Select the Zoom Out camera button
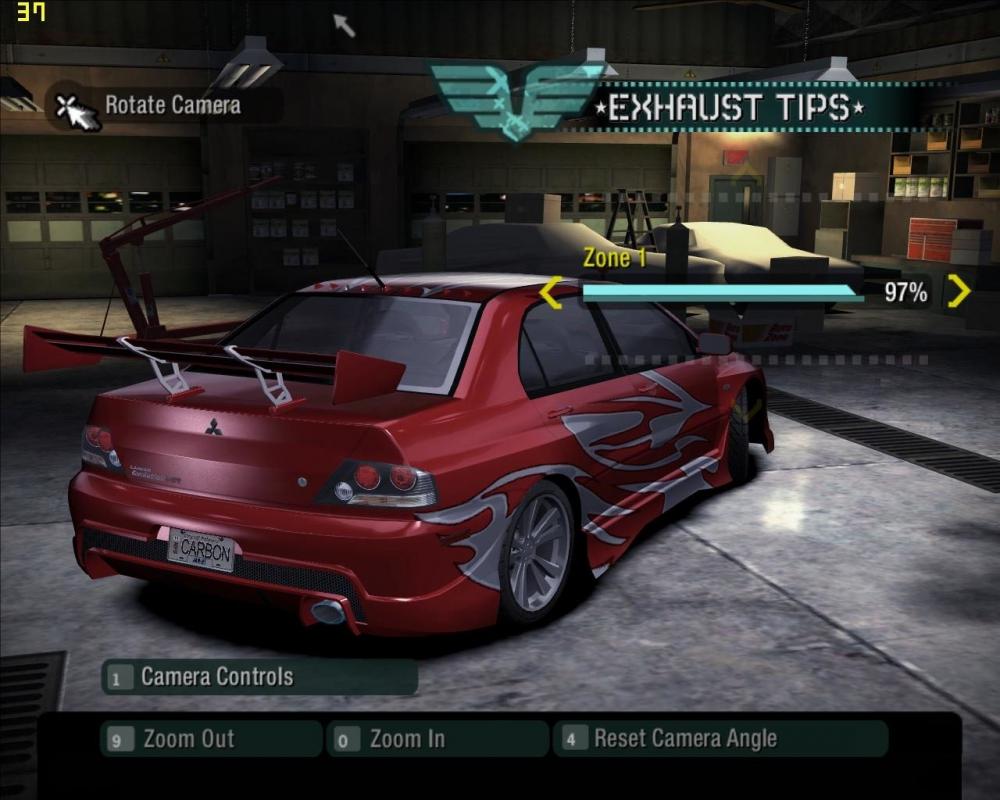This screenshot has height=800, width=1000. click(x=212, y=739)
